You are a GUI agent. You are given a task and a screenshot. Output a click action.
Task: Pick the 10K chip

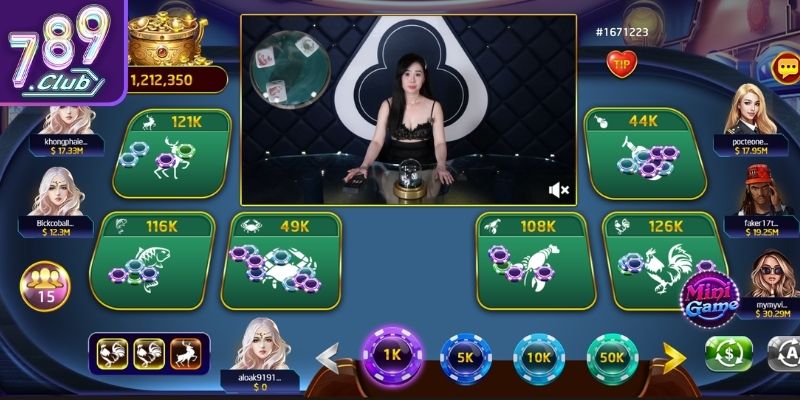pos(539,358)
